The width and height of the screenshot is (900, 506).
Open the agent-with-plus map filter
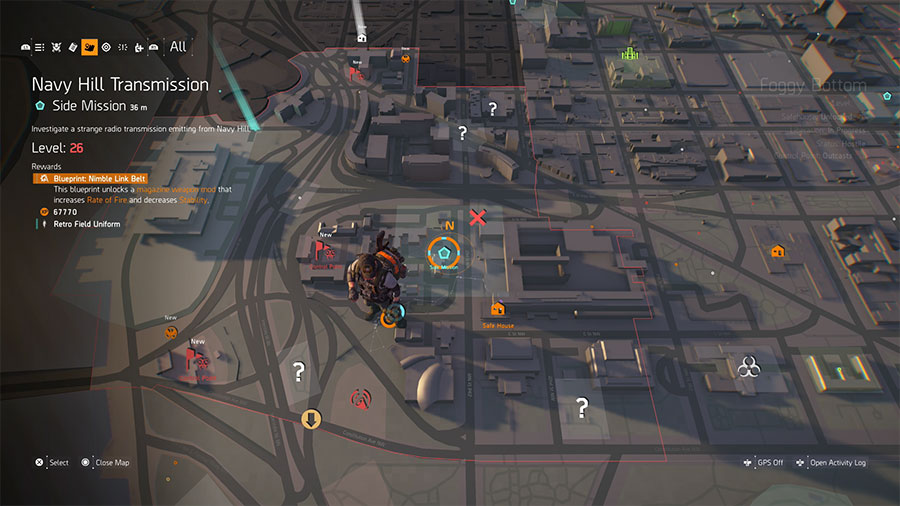(138, 47)
